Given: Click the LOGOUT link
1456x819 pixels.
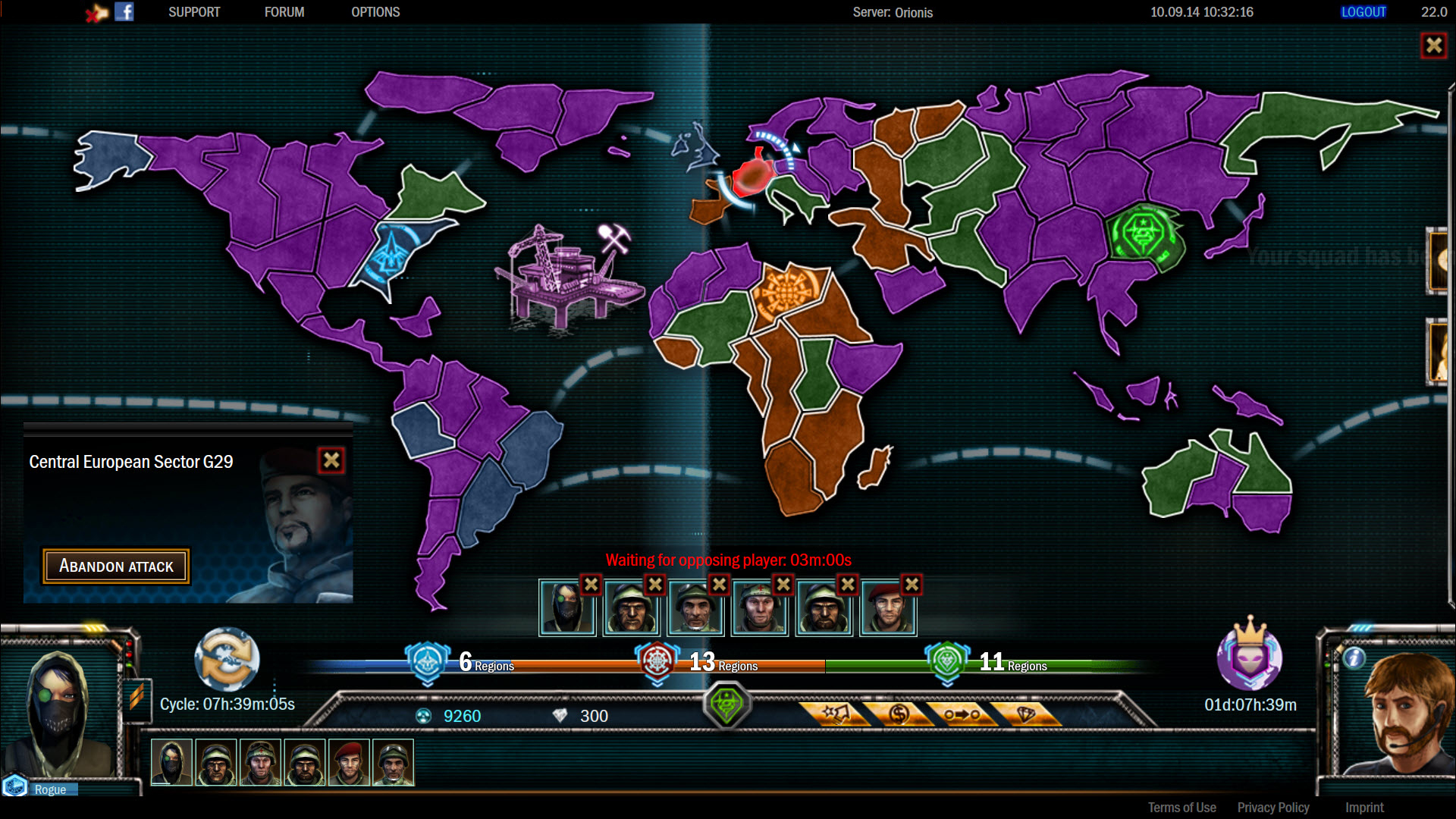Looking at the screenshot, I should tap(1363, 11).
